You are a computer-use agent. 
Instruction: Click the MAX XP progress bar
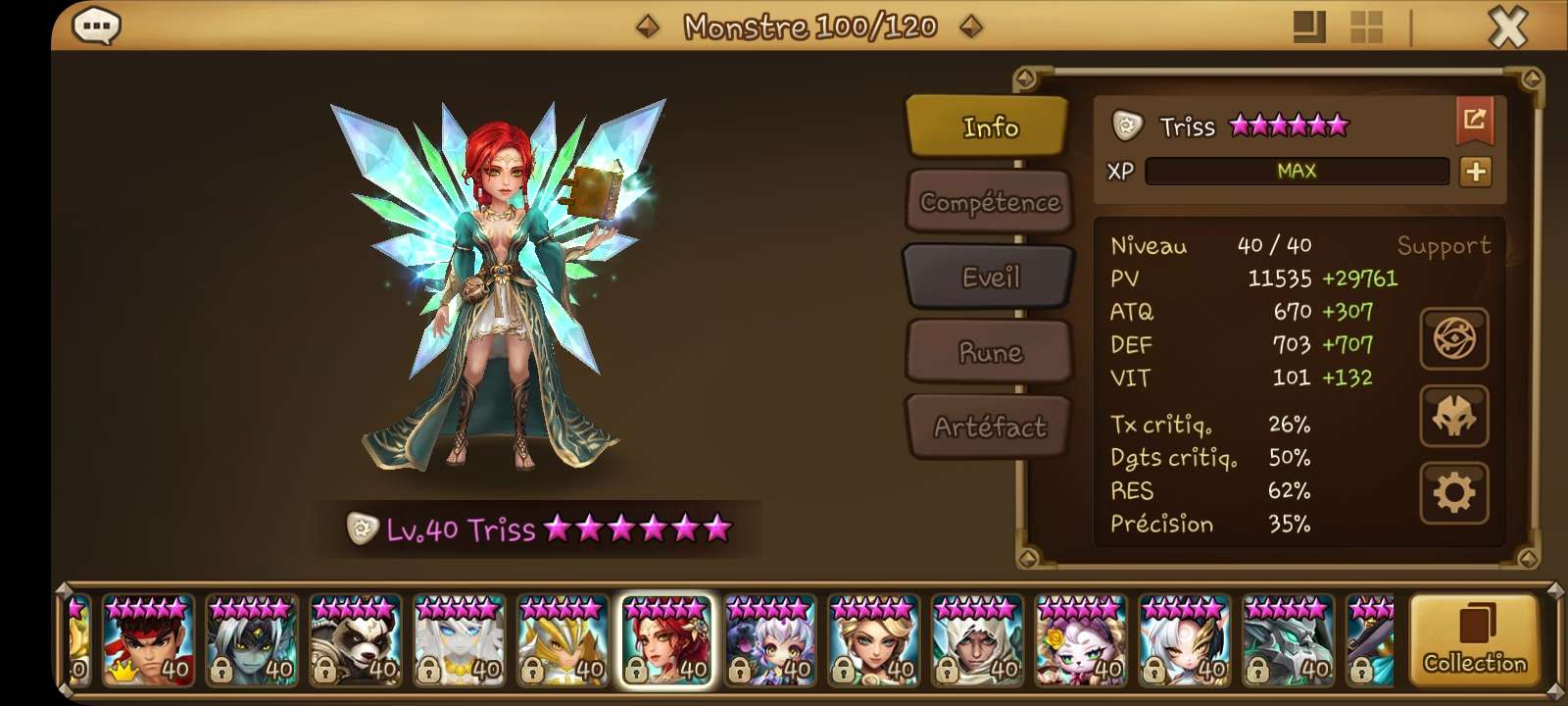[x=1296, y=172]
